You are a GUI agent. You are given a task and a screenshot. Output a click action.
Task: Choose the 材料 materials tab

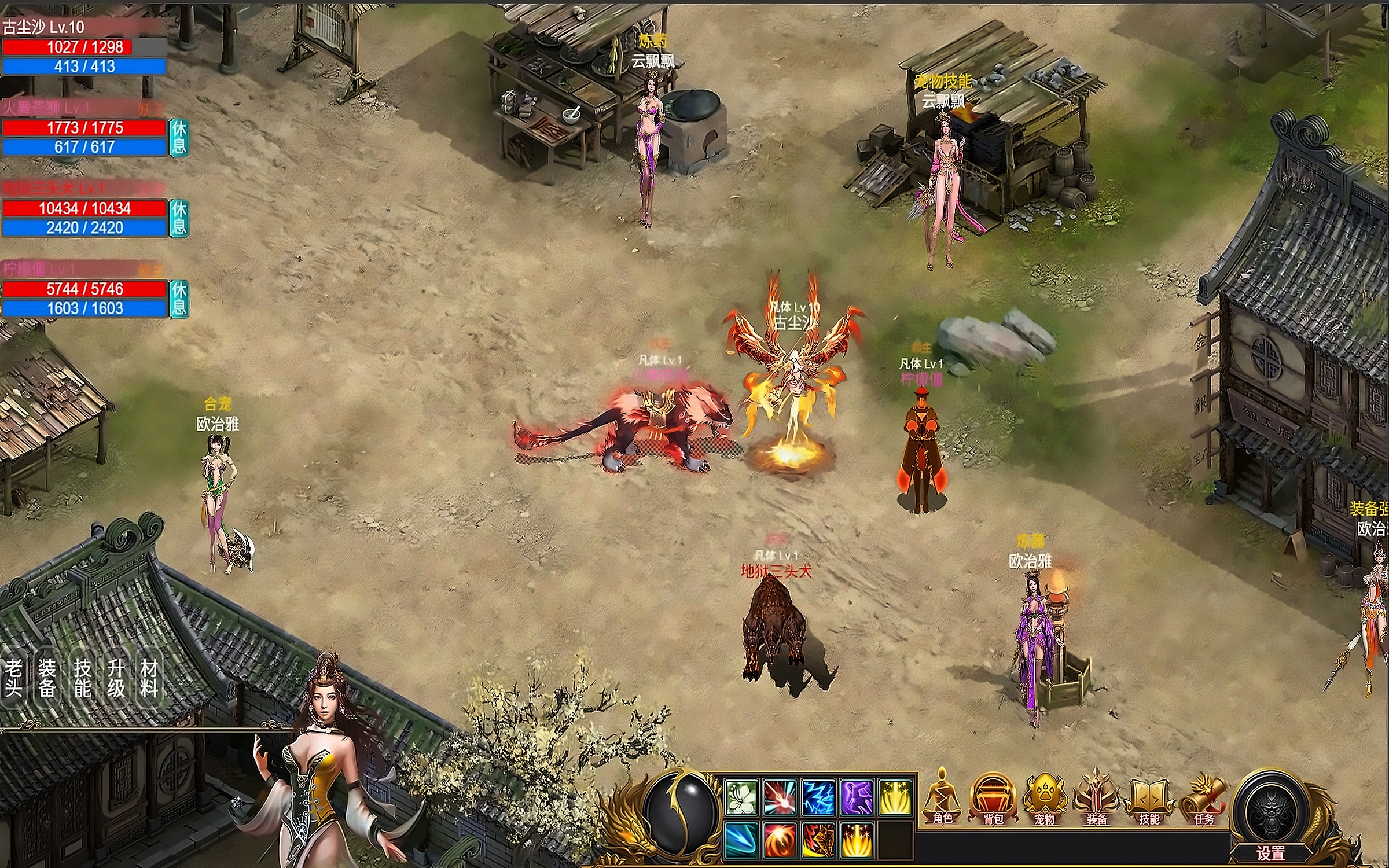[x=149, y=678]
